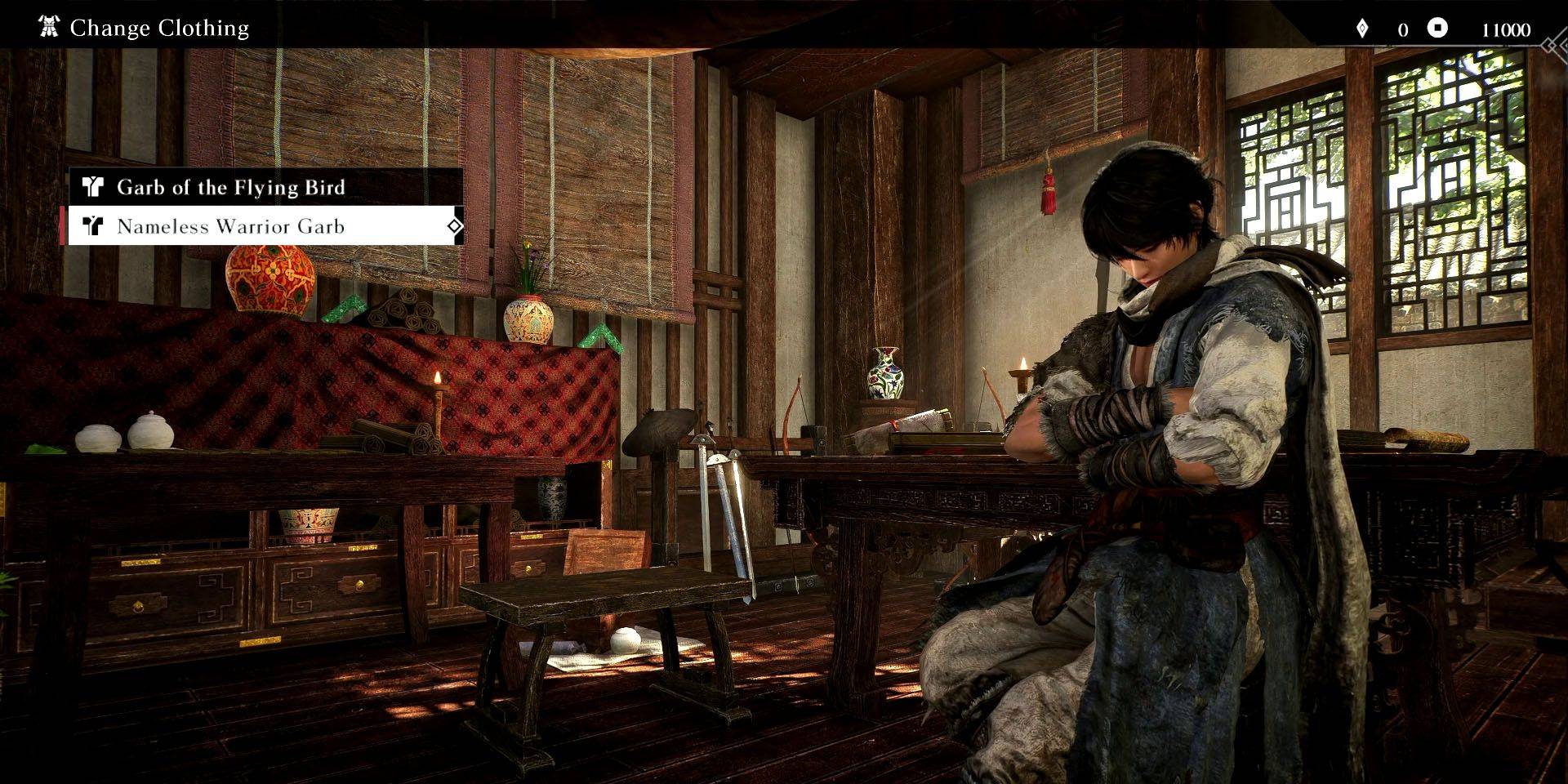The width and height of the screenshot is (1568, 784).
Task: Click the Change Clothing title
Action: (159, 28)
